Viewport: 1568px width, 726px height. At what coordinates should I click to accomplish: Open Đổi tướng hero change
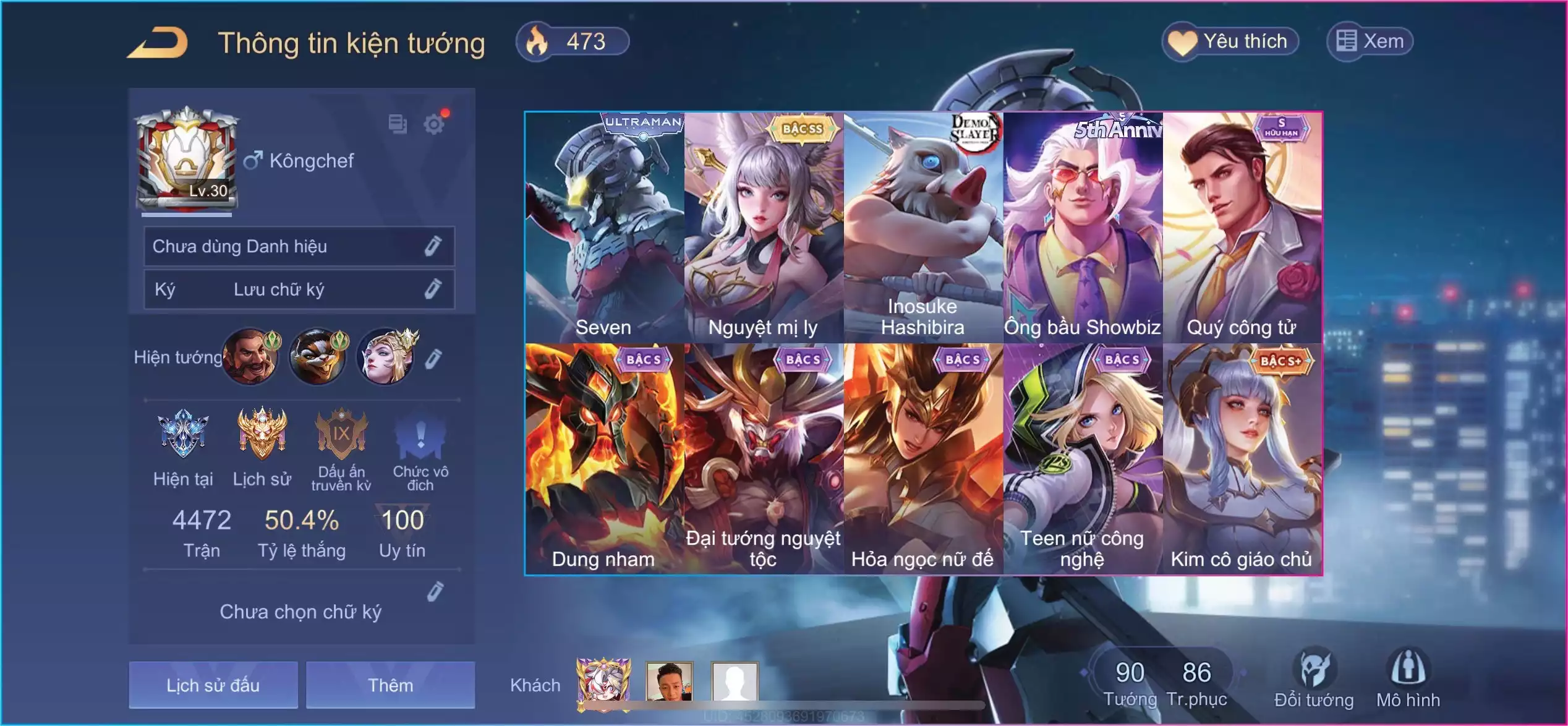coord(1314,678)
